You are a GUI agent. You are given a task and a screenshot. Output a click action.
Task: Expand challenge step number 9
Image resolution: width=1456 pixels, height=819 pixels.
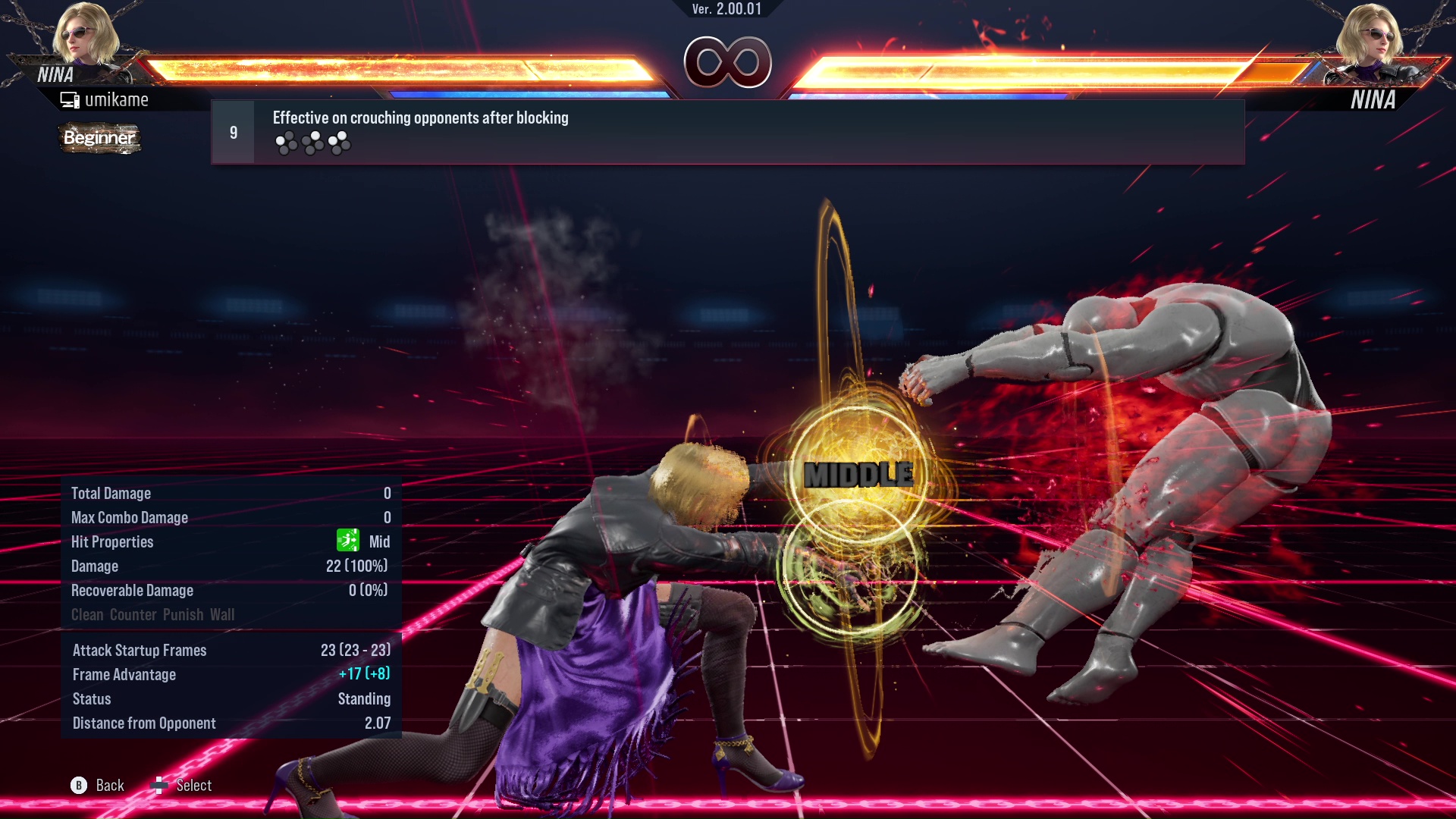tap(232, 131)
